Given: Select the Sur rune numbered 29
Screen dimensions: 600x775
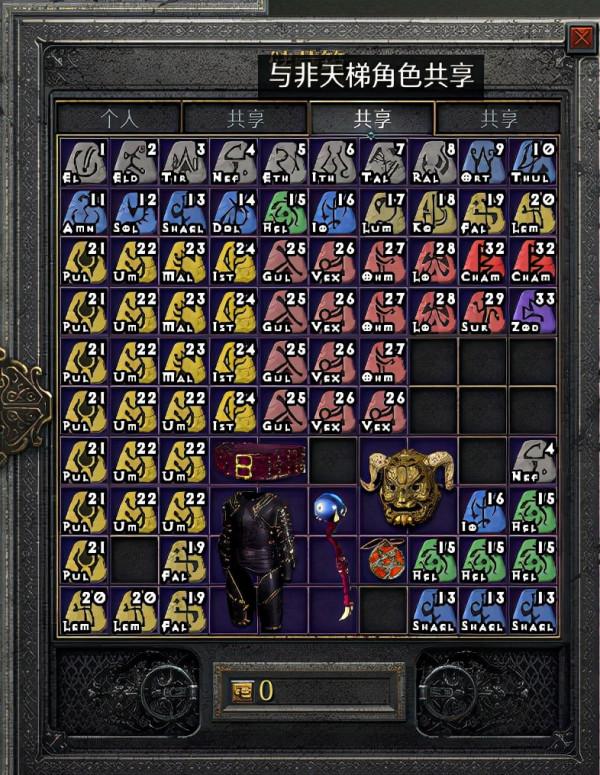Looking at the screenshot, I should 484,311.
